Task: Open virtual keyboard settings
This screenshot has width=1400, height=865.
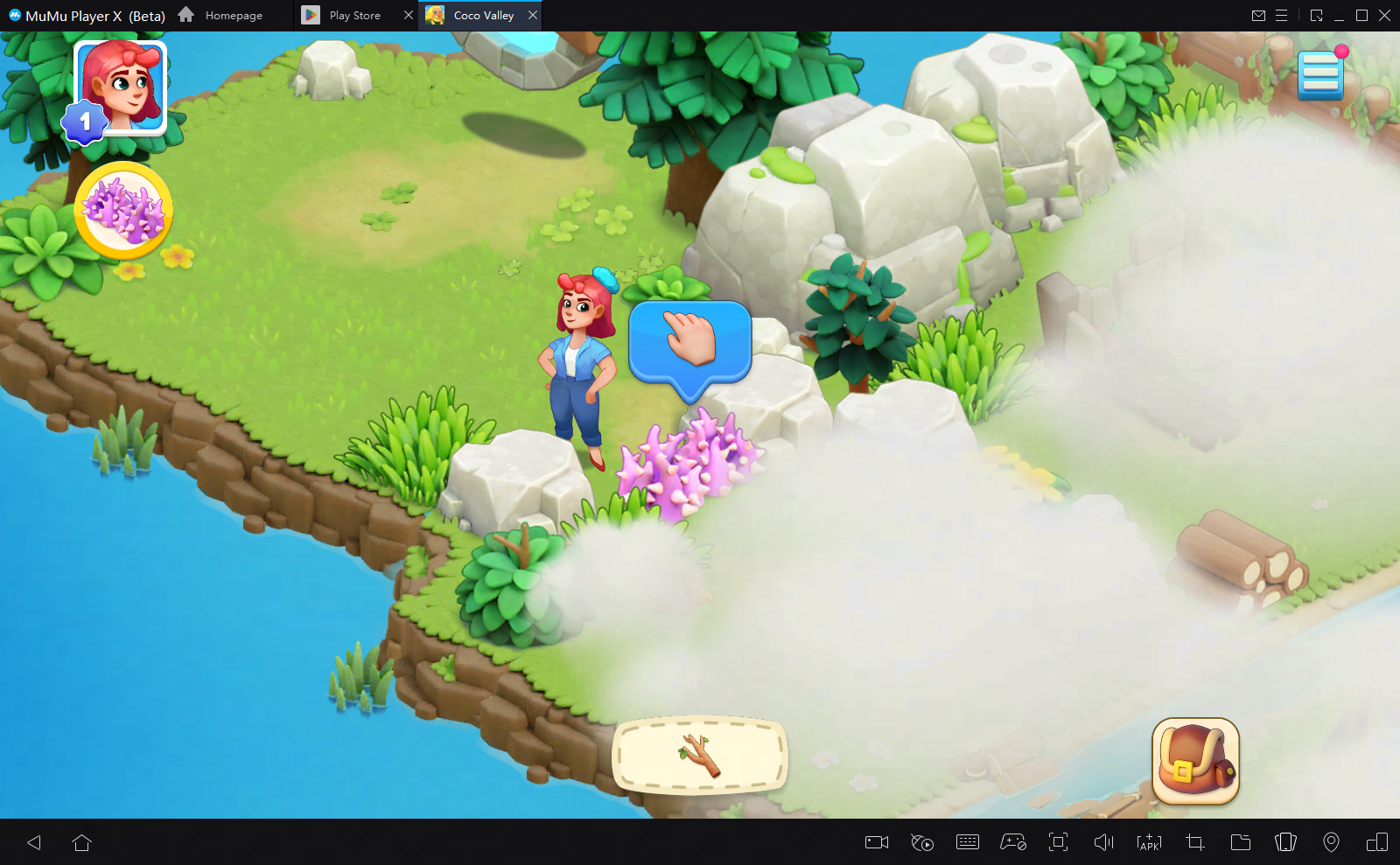Action: pyautogui.click(x=968, y=842)
